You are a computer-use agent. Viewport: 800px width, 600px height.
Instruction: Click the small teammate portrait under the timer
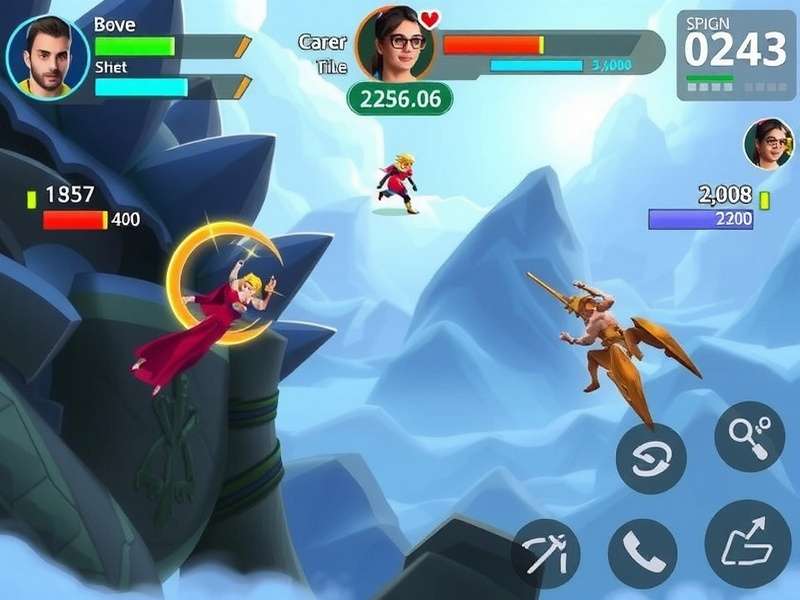coord(768,144)
